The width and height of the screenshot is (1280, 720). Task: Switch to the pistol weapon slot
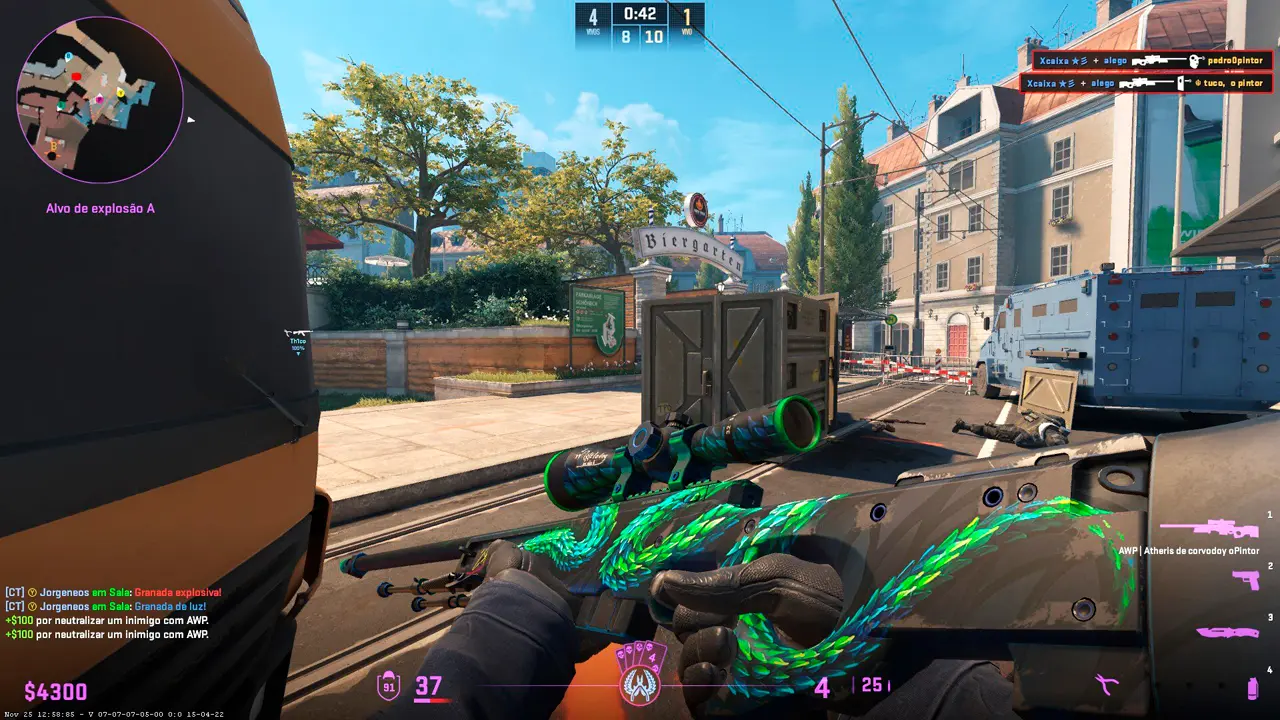(x=1245, y=580)
